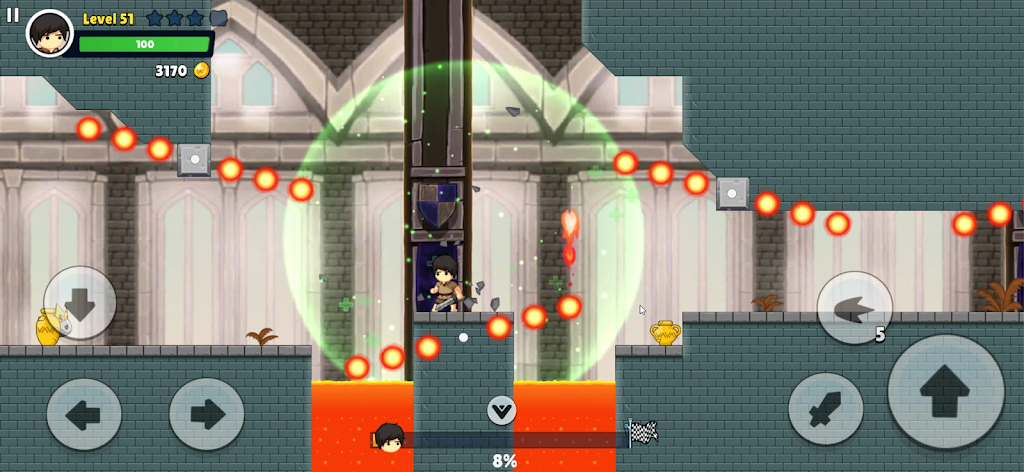Tap the down arrow crouch button
This screenshot has width=1024, height=472.
tap(80, 303)
